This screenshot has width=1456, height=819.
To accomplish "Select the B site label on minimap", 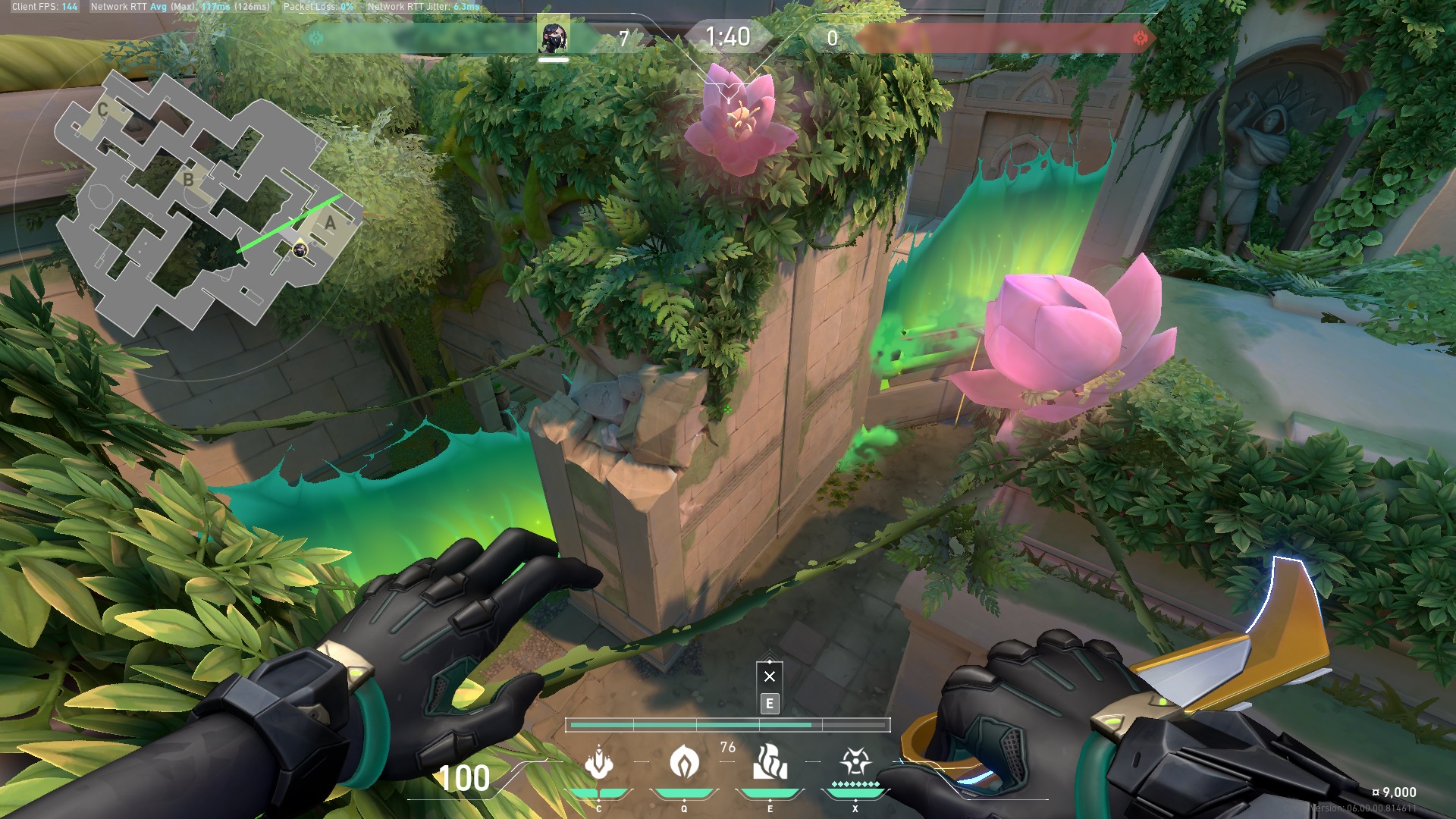I will coord(187,180).
